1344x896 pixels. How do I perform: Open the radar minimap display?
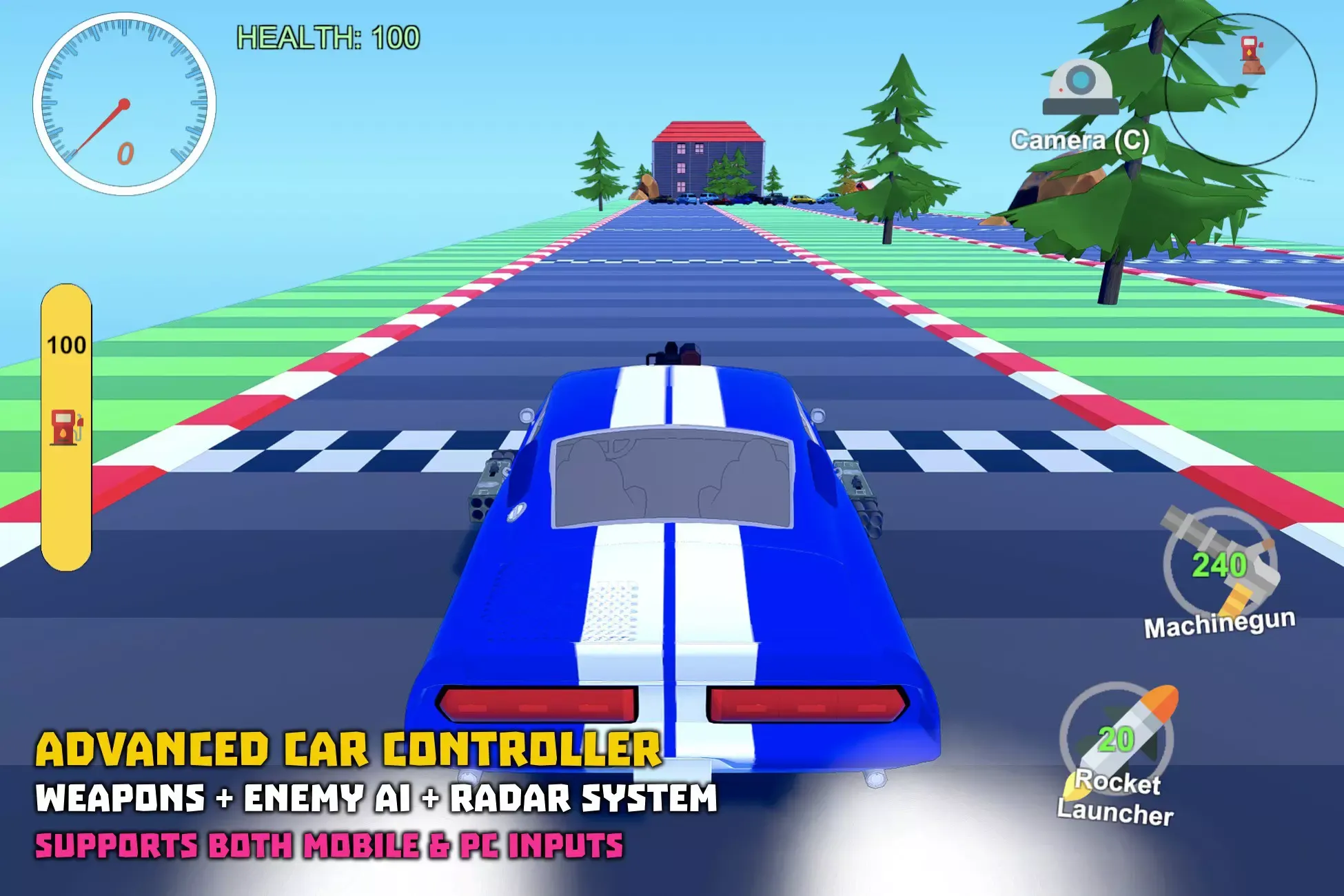(1241, 90)
